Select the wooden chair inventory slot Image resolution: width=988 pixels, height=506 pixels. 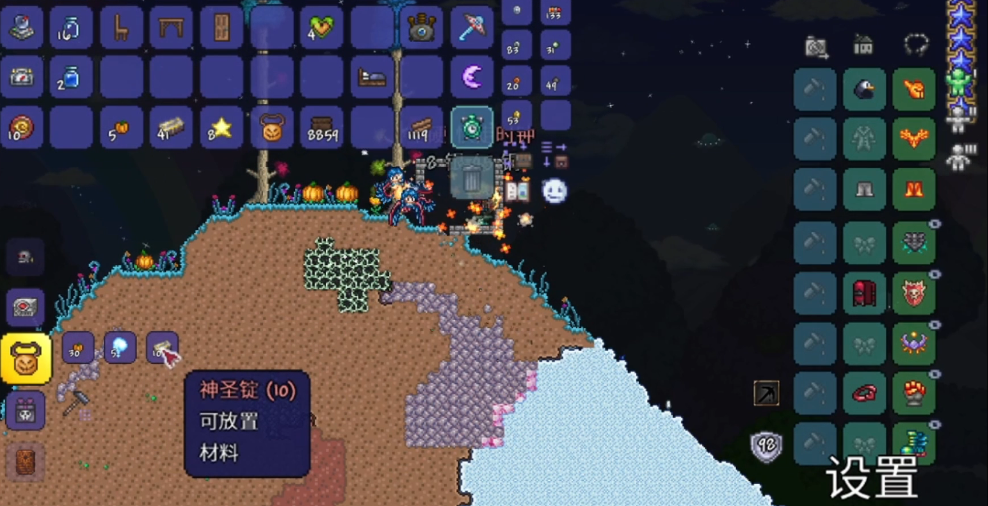point(122,27)
